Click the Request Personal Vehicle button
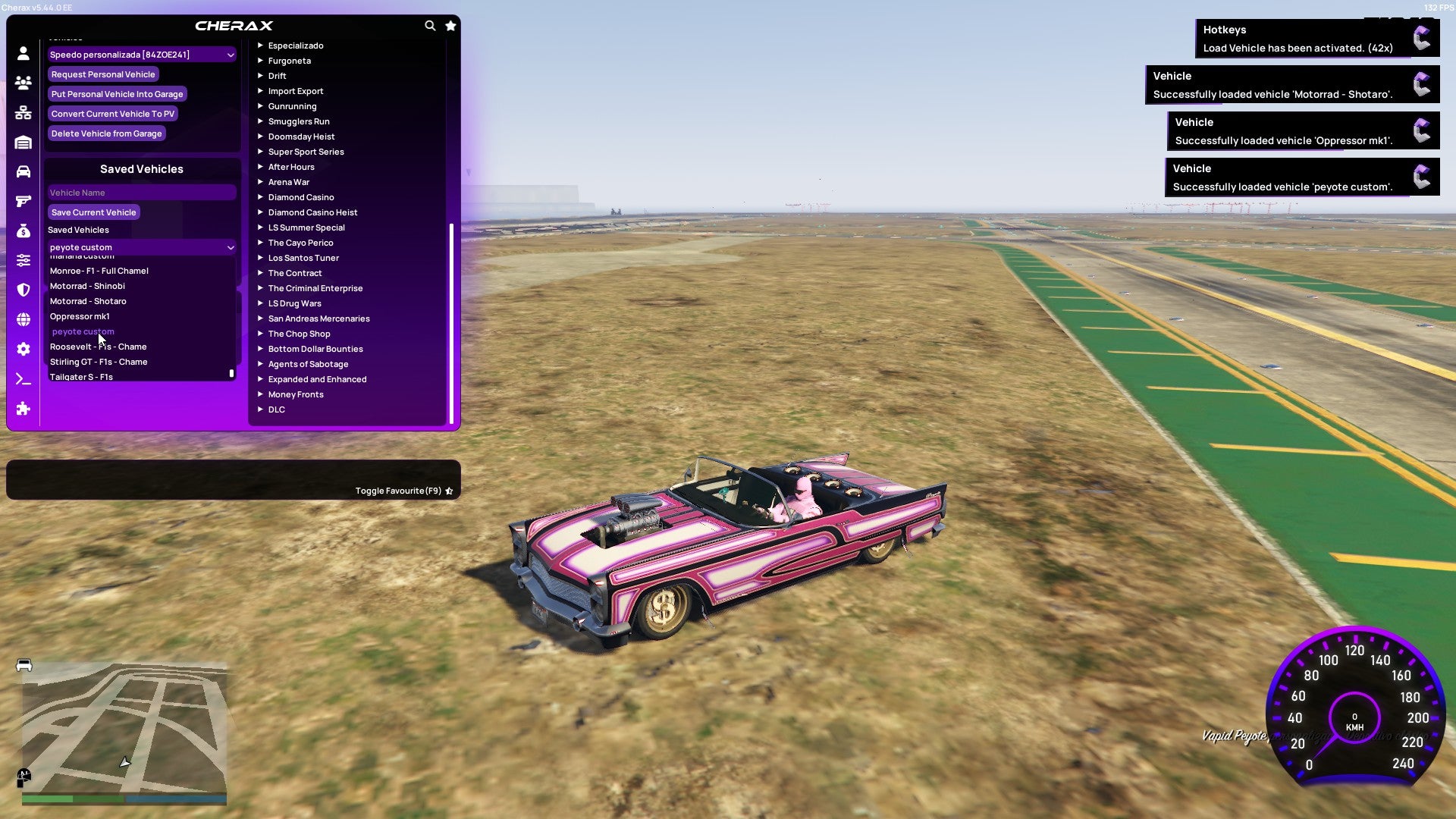The image size is (1456, 819). pos(103,74)
